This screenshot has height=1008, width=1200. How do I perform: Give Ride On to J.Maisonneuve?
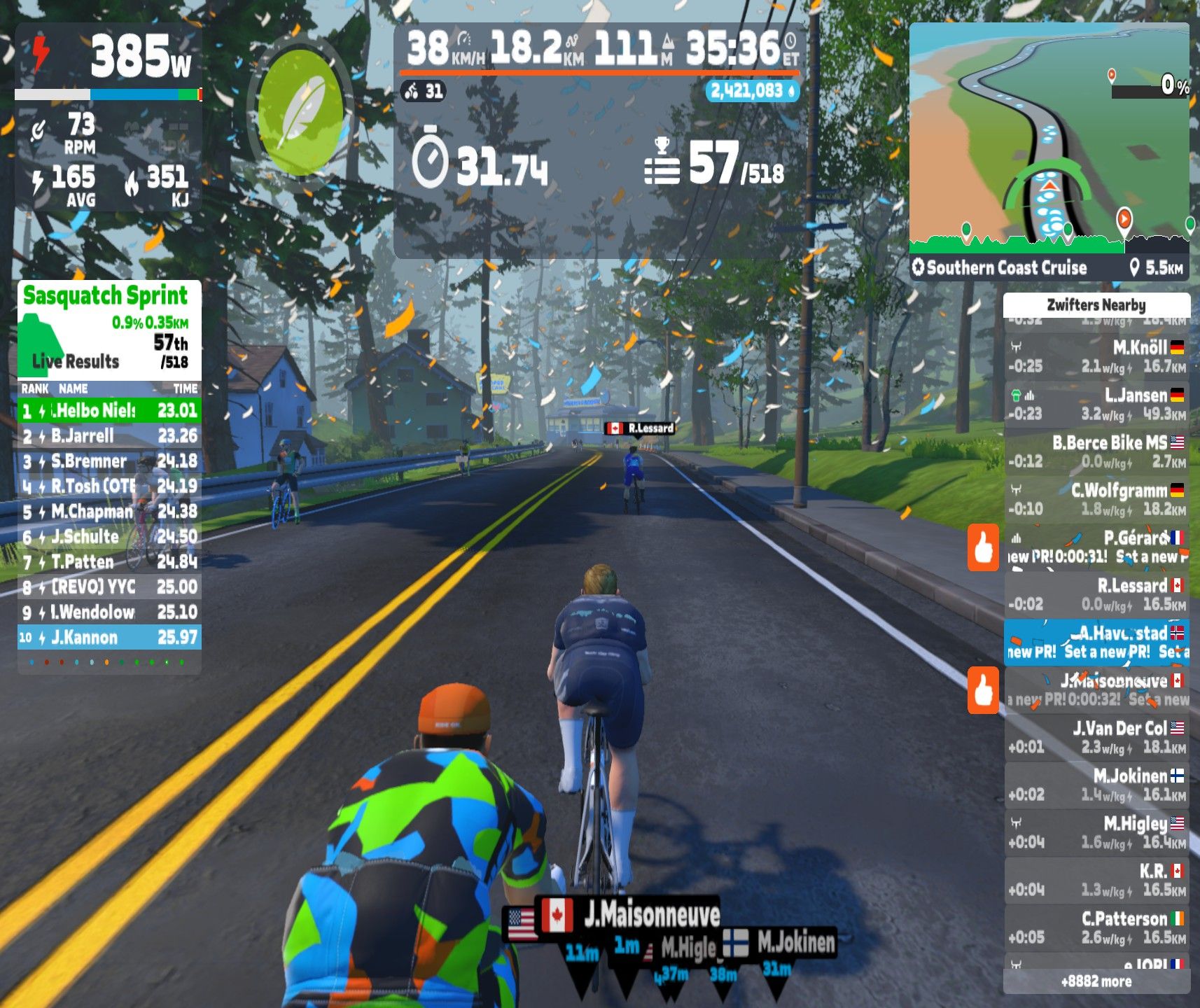click(983, 690)
